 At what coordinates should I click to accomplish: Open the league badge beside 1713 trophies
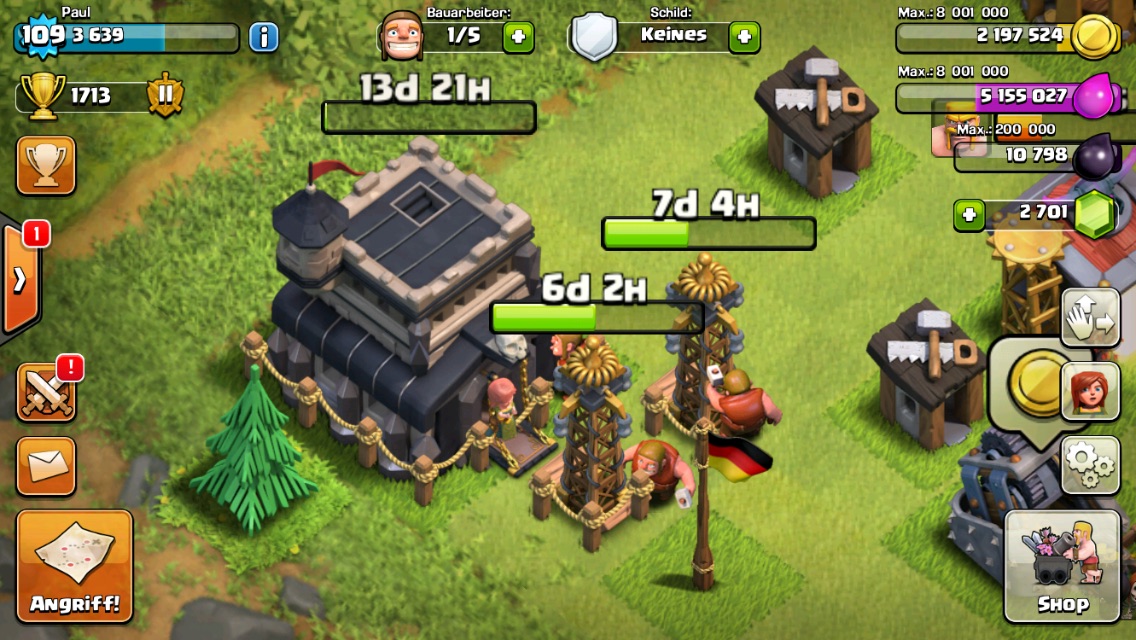tap(165, 96)
